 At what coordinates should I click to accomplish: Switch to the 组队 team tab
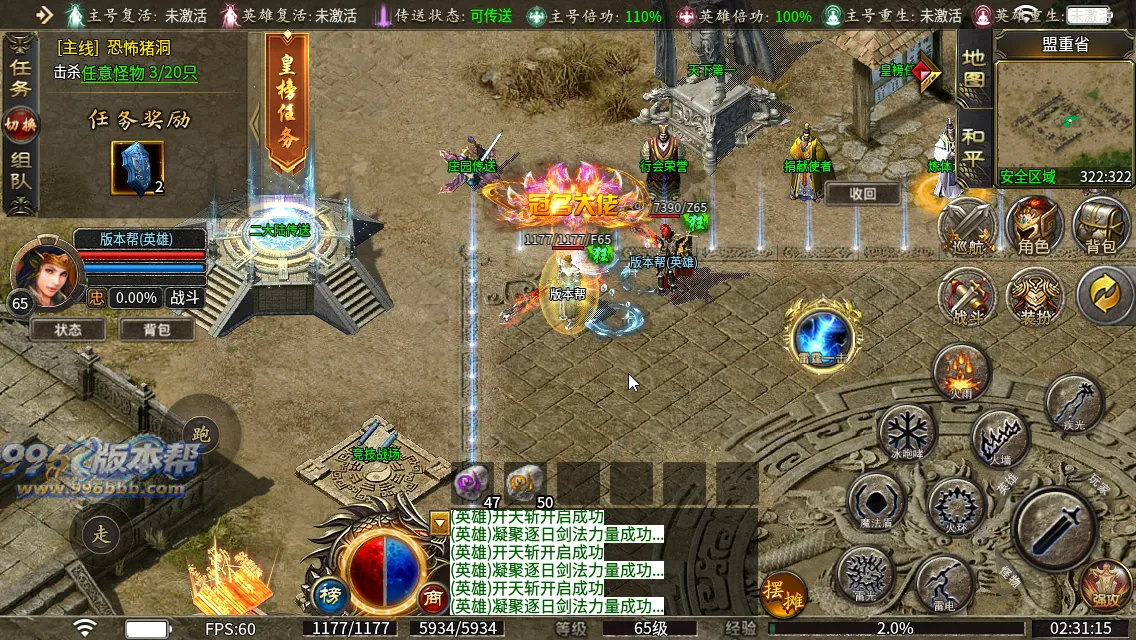click(20, 173)
